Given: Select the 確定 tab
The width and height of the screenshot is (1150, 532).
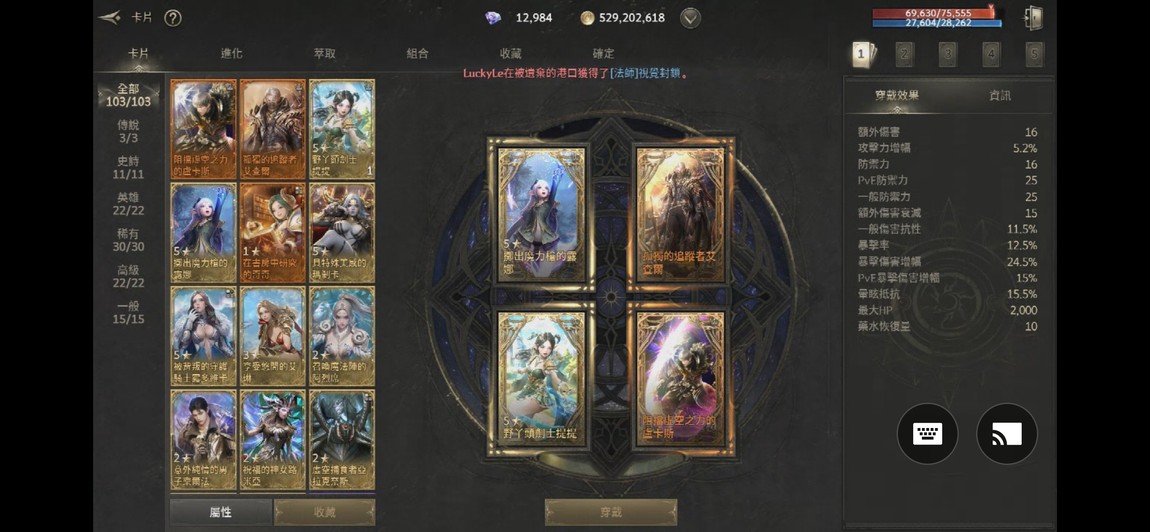Looking at the screenshot, I should pyautogui.click(x=603, y=54).
